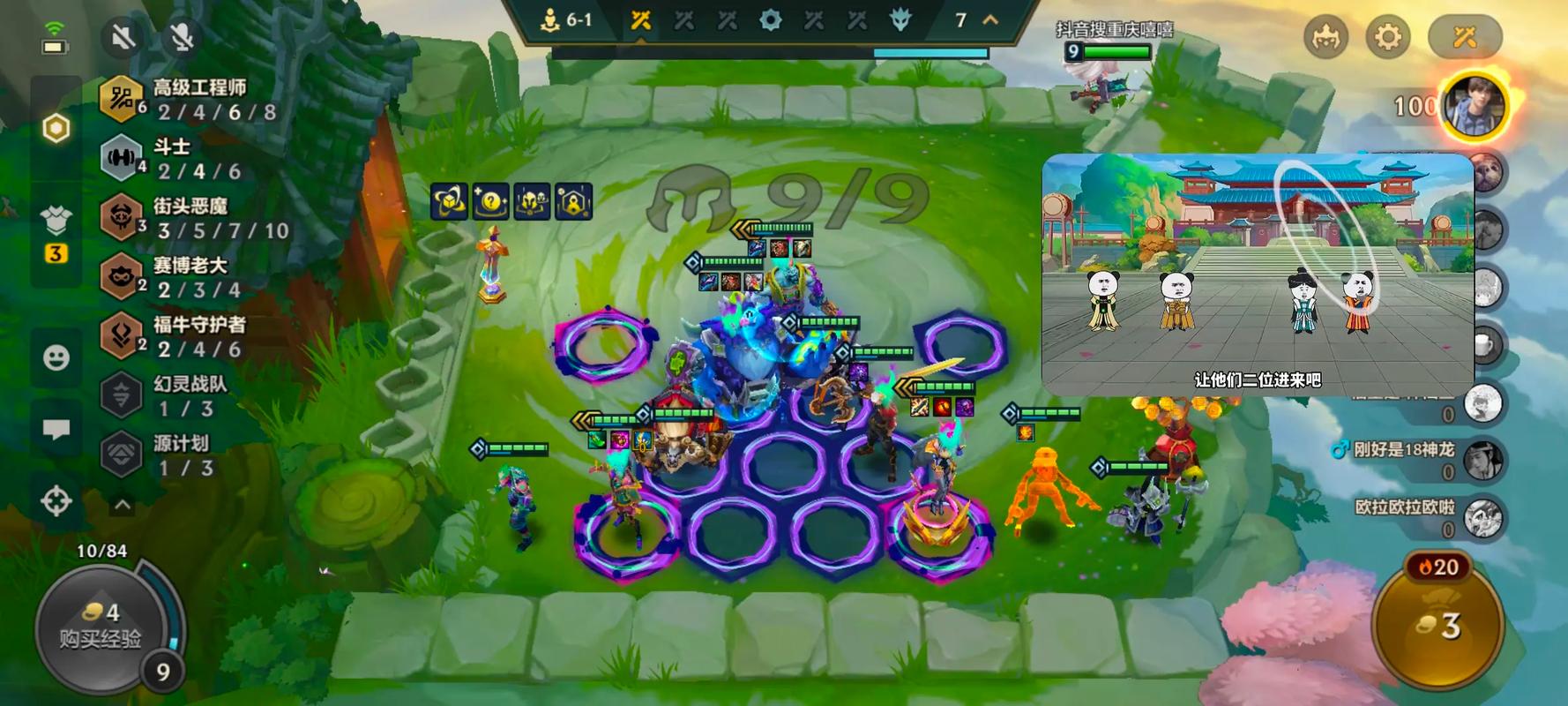The image size is (1568, 706).
Task: Open the gold coin shop button
Action: click(x=1437, y=627)
